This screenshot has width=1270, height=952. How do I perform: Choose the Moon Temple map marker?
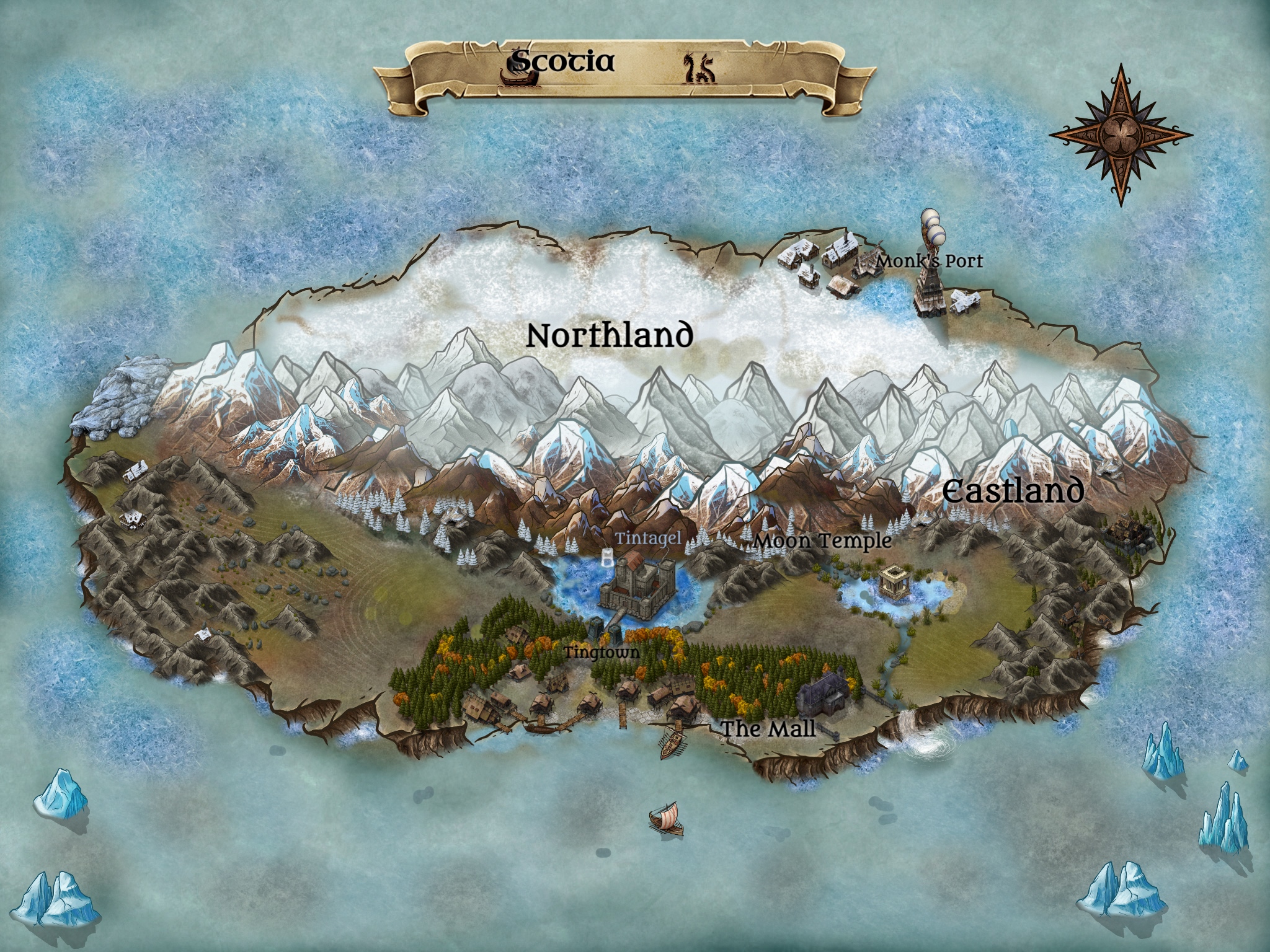tap(823, 540)
